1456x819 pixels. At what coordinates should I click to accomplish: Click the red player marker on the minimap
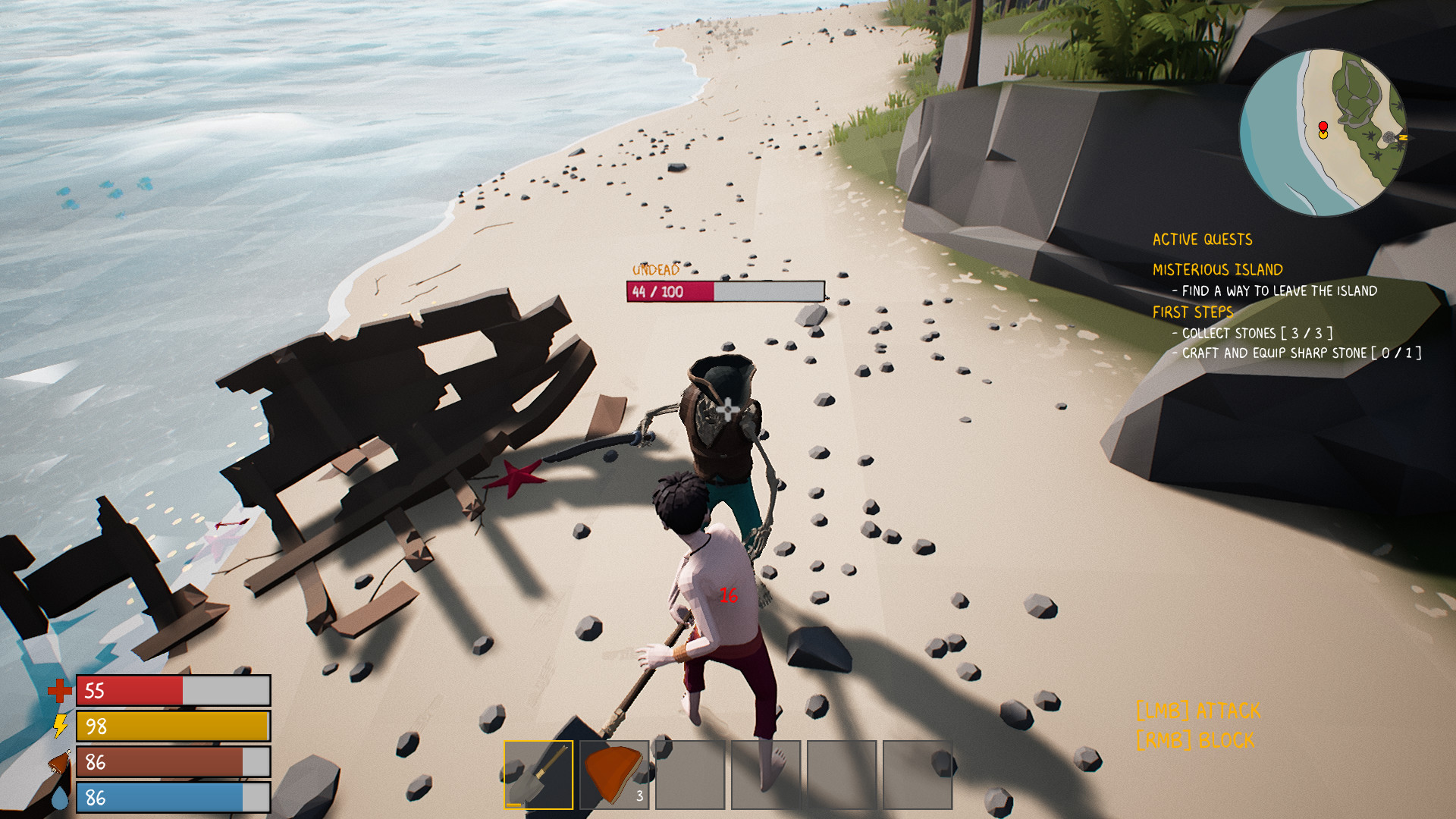tap(1323, 125)
